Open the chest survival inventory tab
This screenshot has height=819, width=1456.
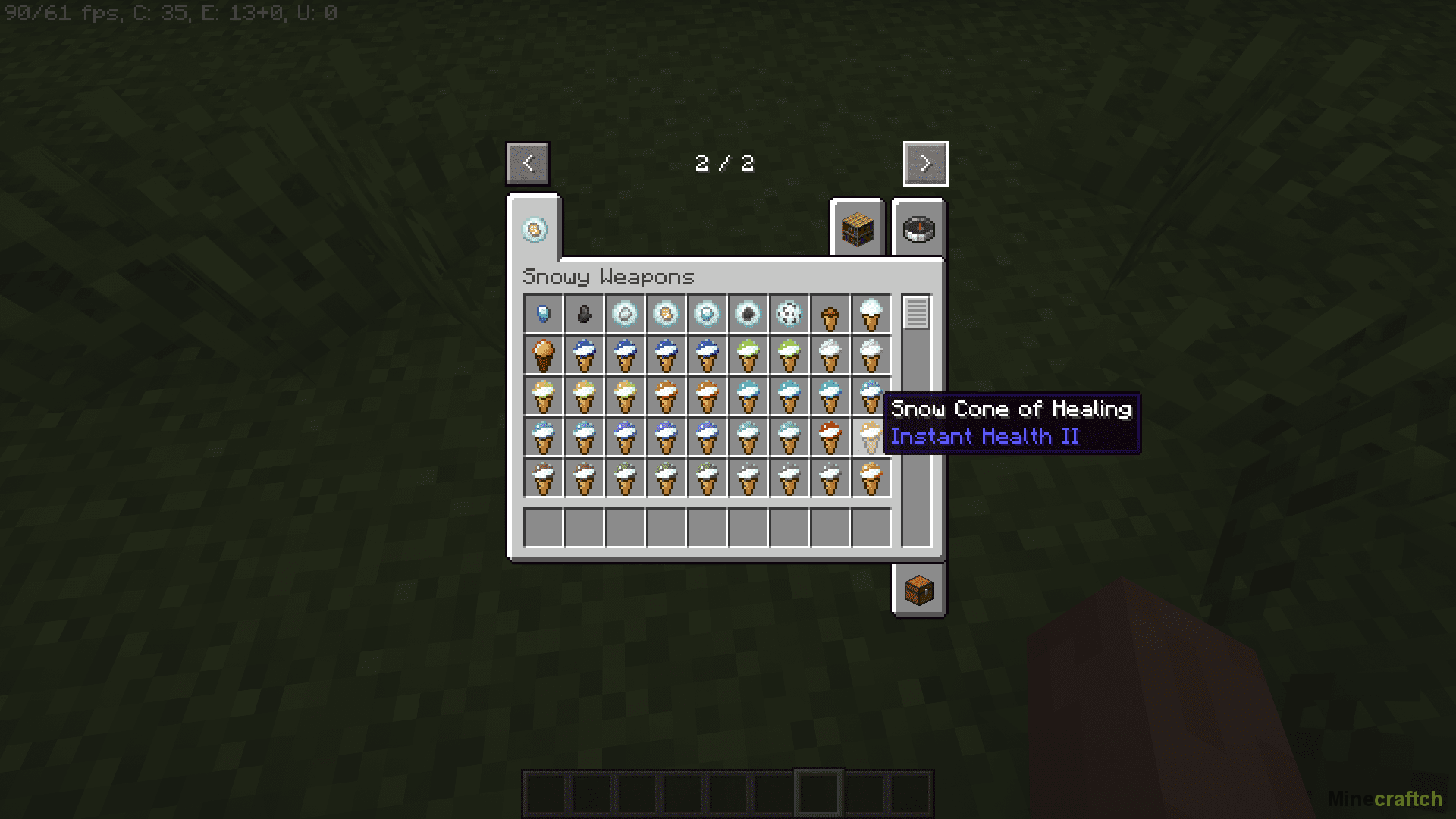tap(918, 590)
